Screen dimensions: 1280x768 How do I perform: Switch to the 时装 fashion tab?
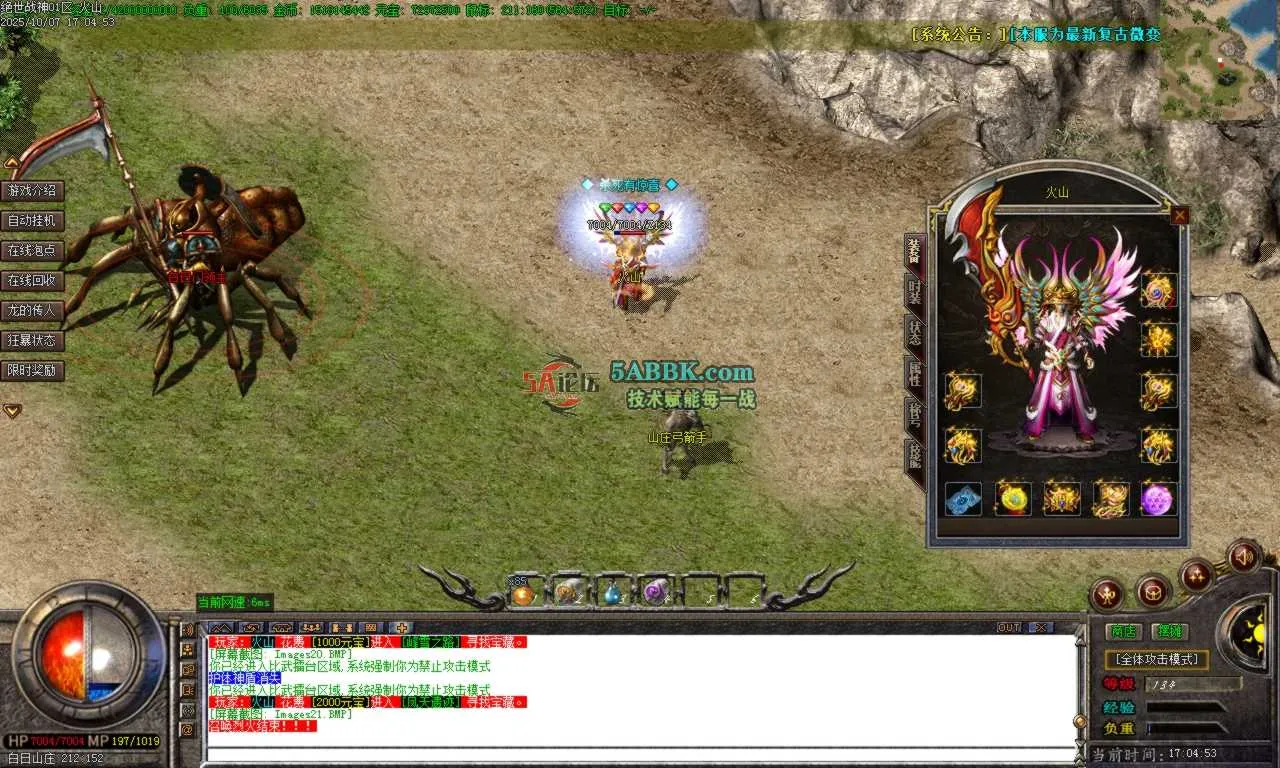click(x=914, y=290)
